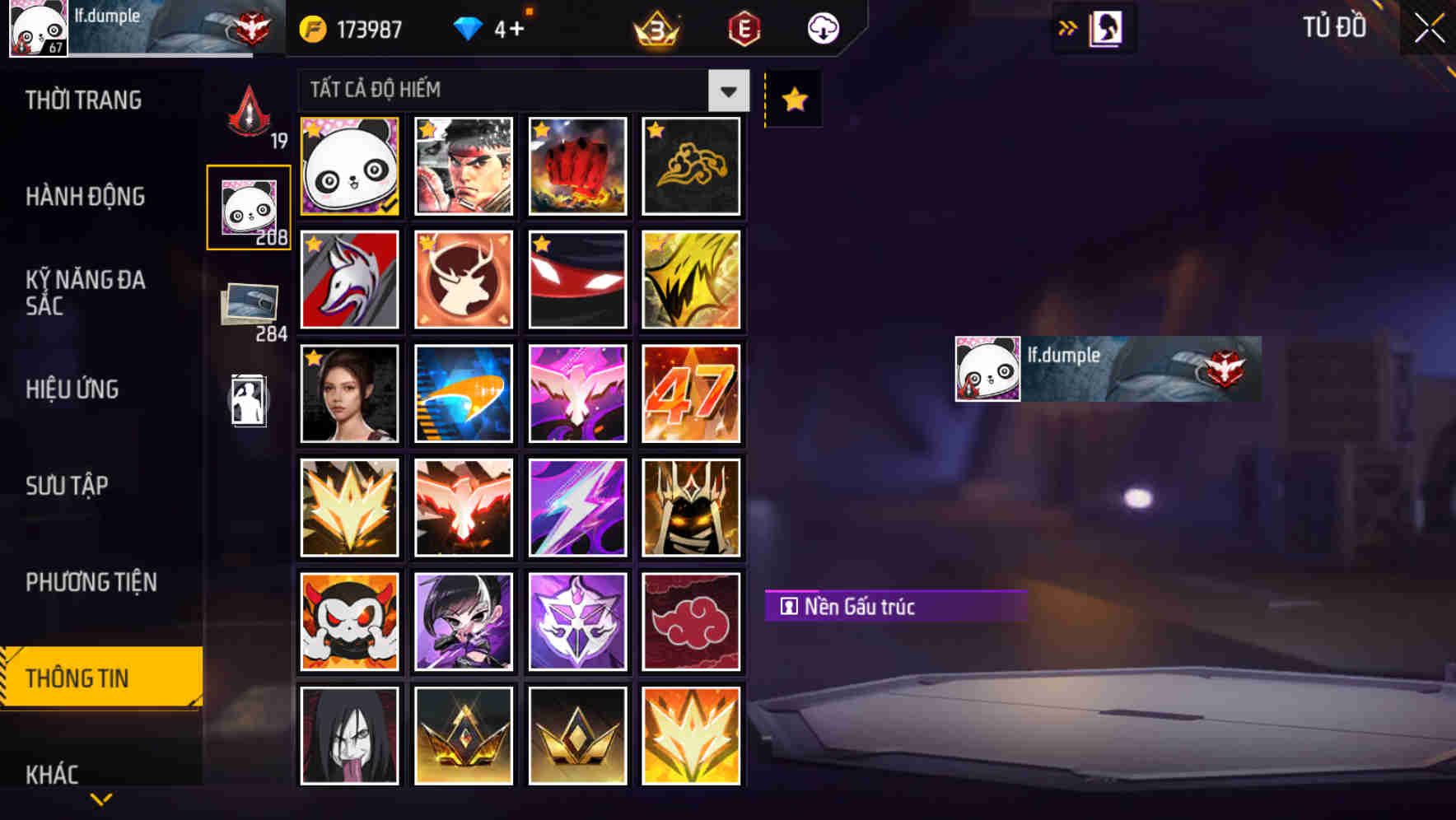Toggle the star favorites filter
Screen dimensions: 1456x820
tap(792, 100)
